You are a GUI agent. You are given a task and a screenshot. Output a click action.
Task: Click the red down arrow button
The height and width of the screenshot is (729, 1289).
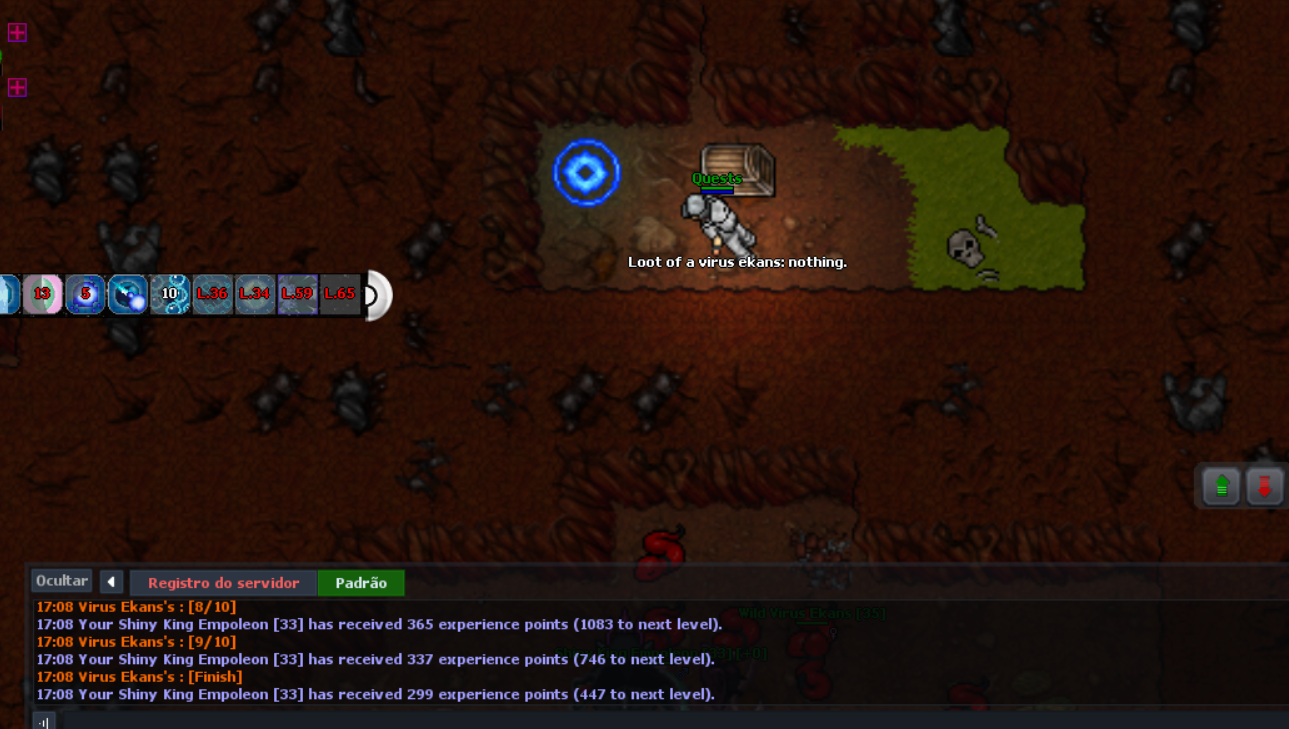[x=1264, y=487]
